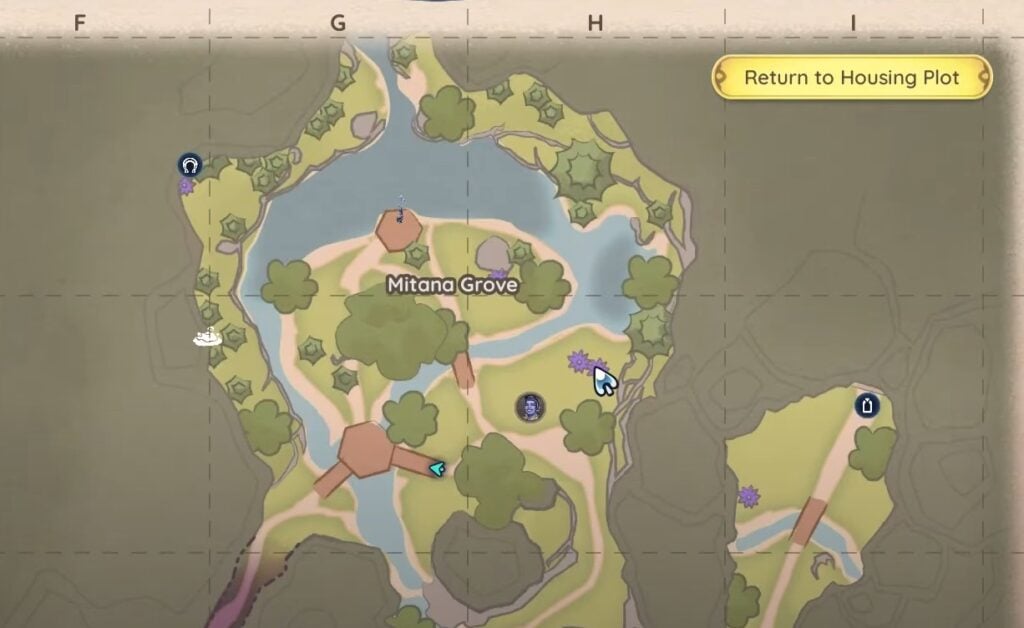Select the horseshoe stable marker
This screenshot has height=628, width=1024.
pyautogui.click(x=190, y=165)
